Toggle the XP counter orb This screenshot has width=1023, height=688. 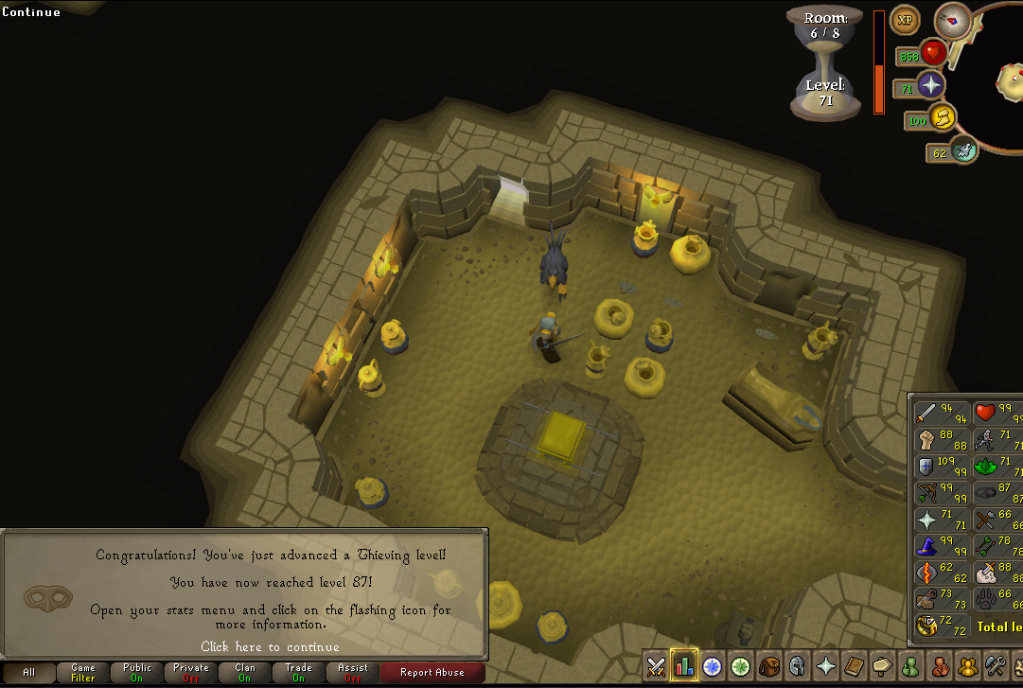coord(905,19)
